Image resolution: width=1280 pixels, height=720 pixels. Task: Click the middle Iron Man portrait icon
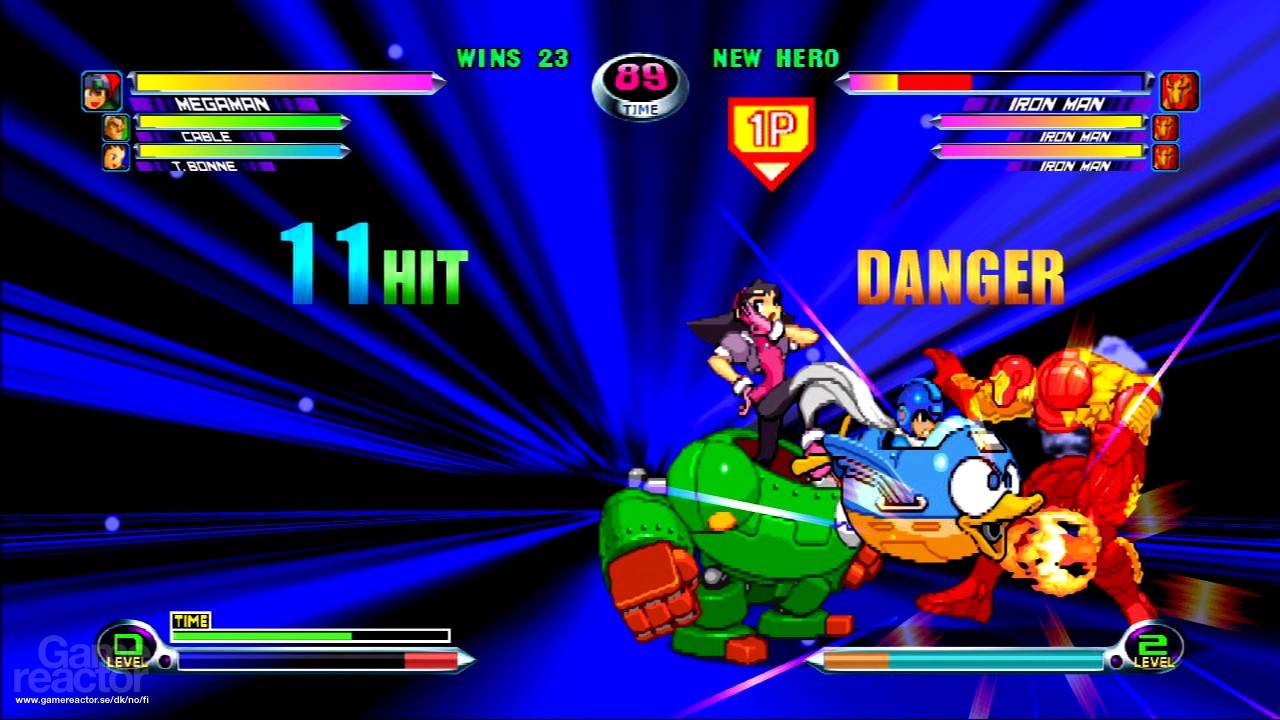click(x=1165, y=127)
